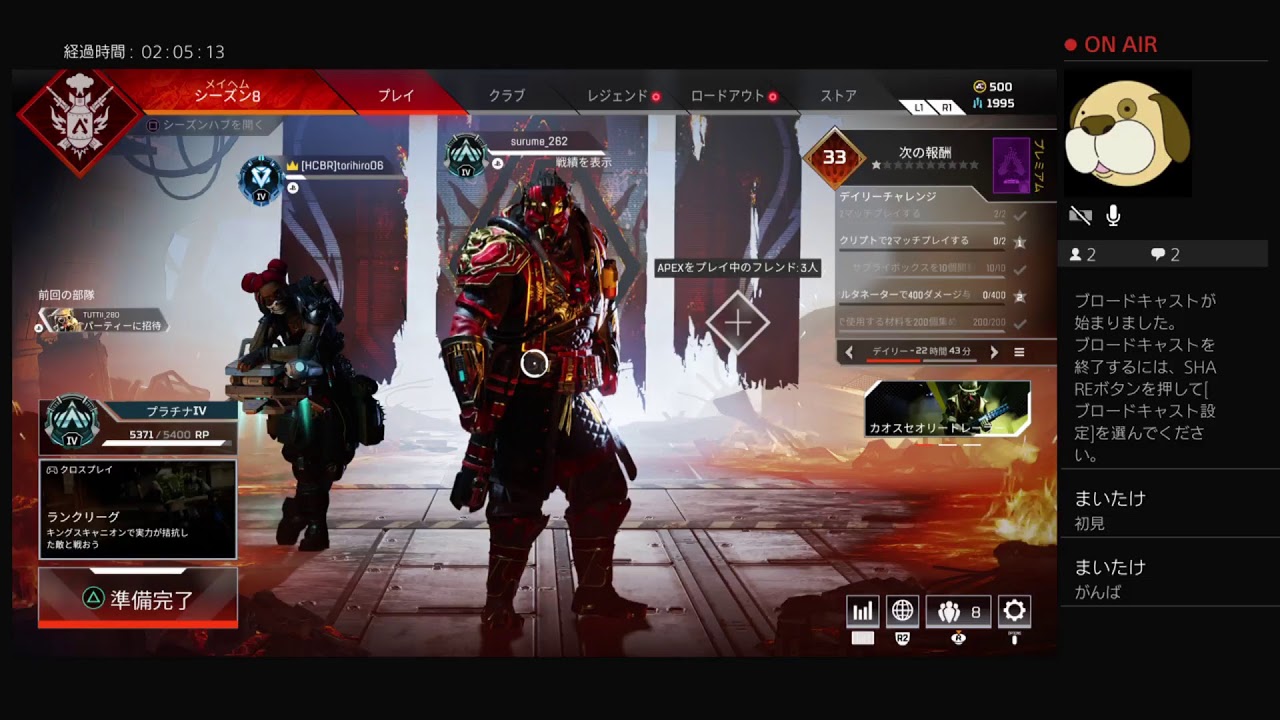Open the bar chart stats icon

[x=862, y=611]
